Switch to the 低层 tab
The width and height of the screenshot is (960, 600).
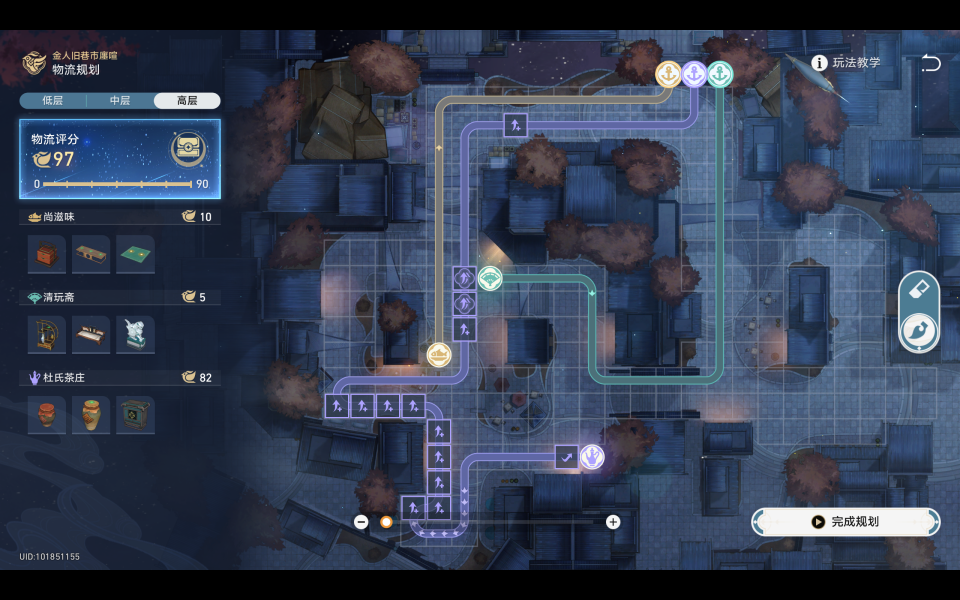coord(52,101)
